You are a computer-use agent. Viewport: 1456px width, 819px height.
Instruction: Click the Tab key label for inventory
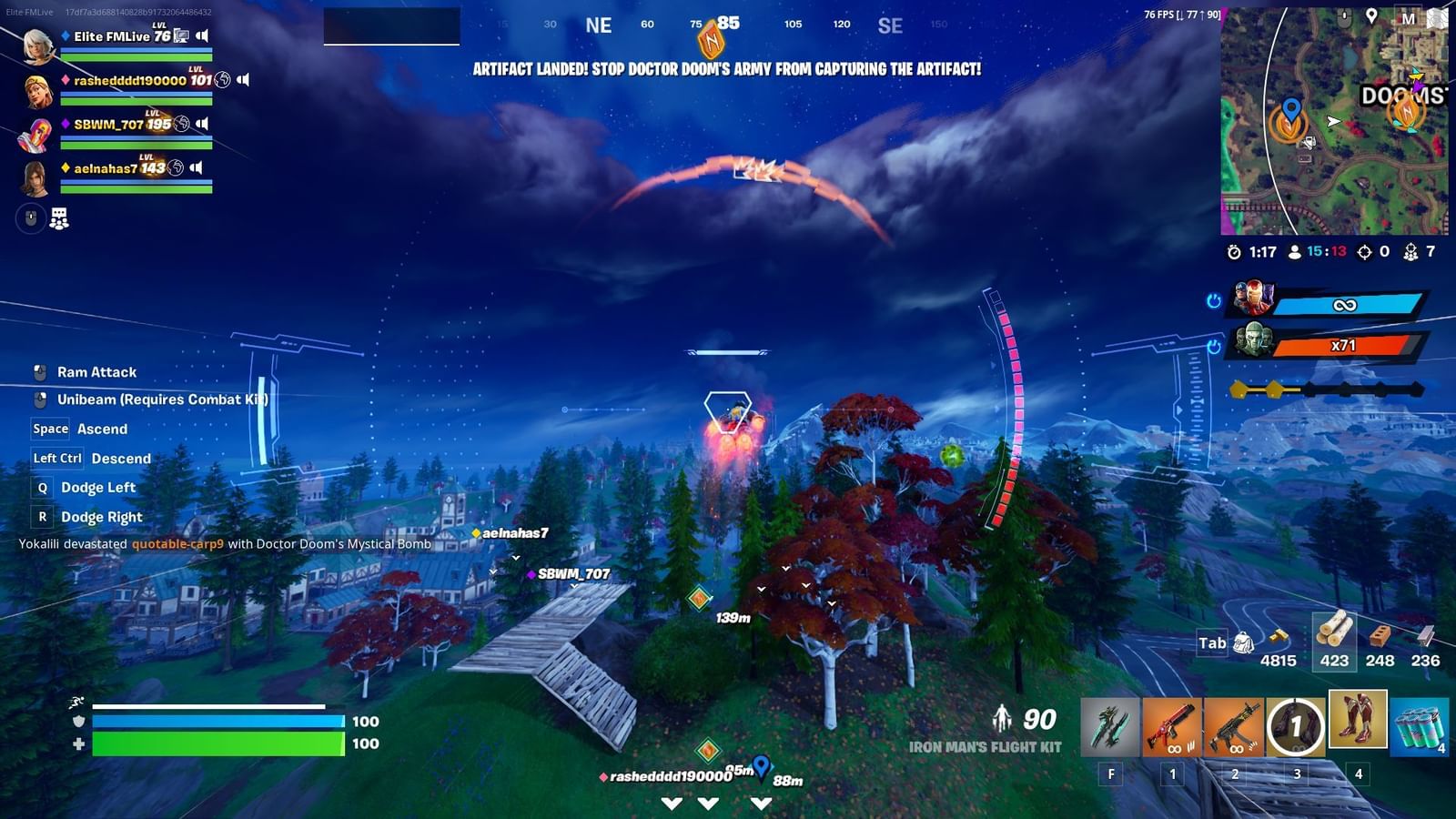(1210, 643)
